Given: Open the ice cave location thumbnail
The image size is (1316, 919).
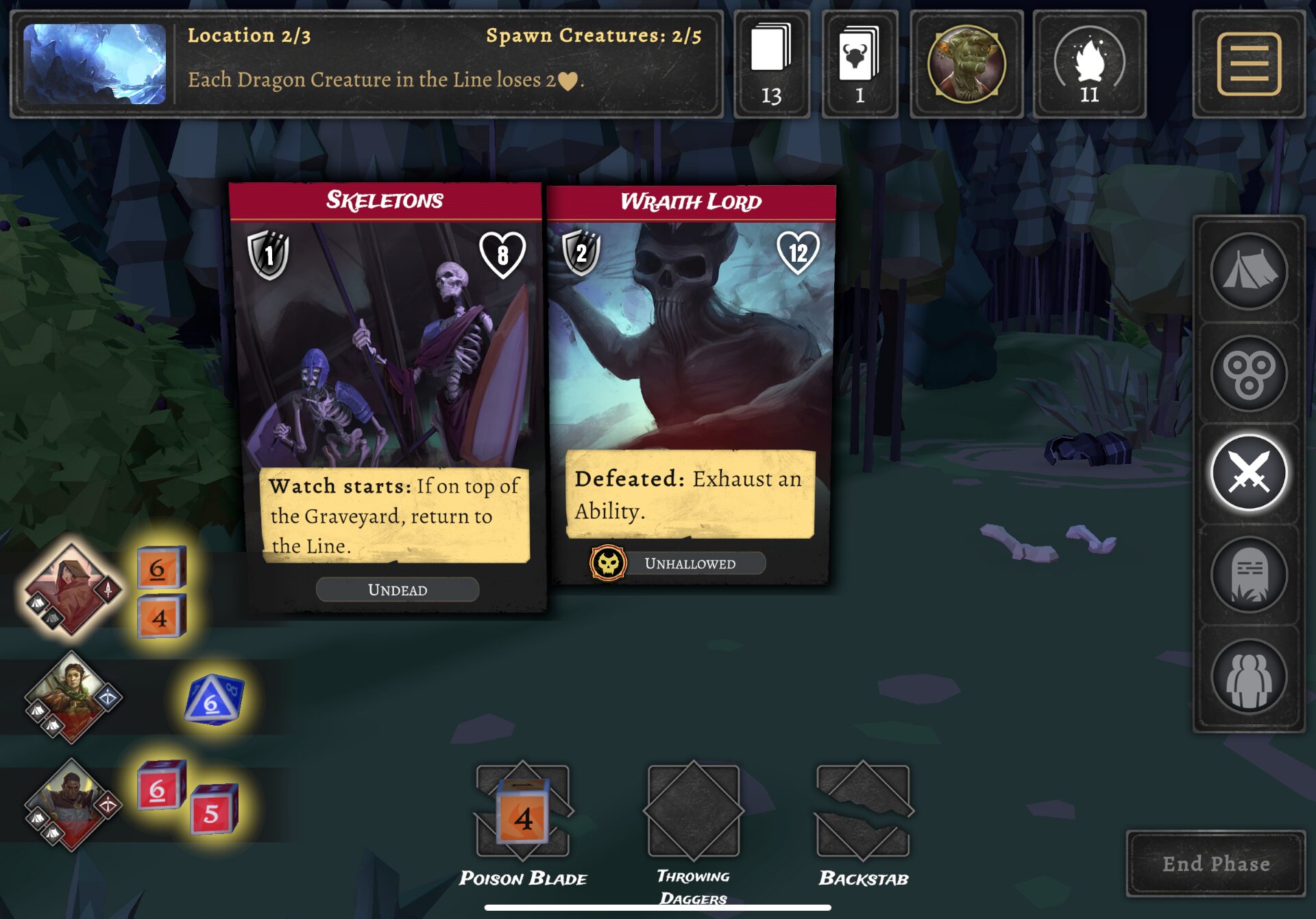Looking at the screenshot, I should 95,64.
